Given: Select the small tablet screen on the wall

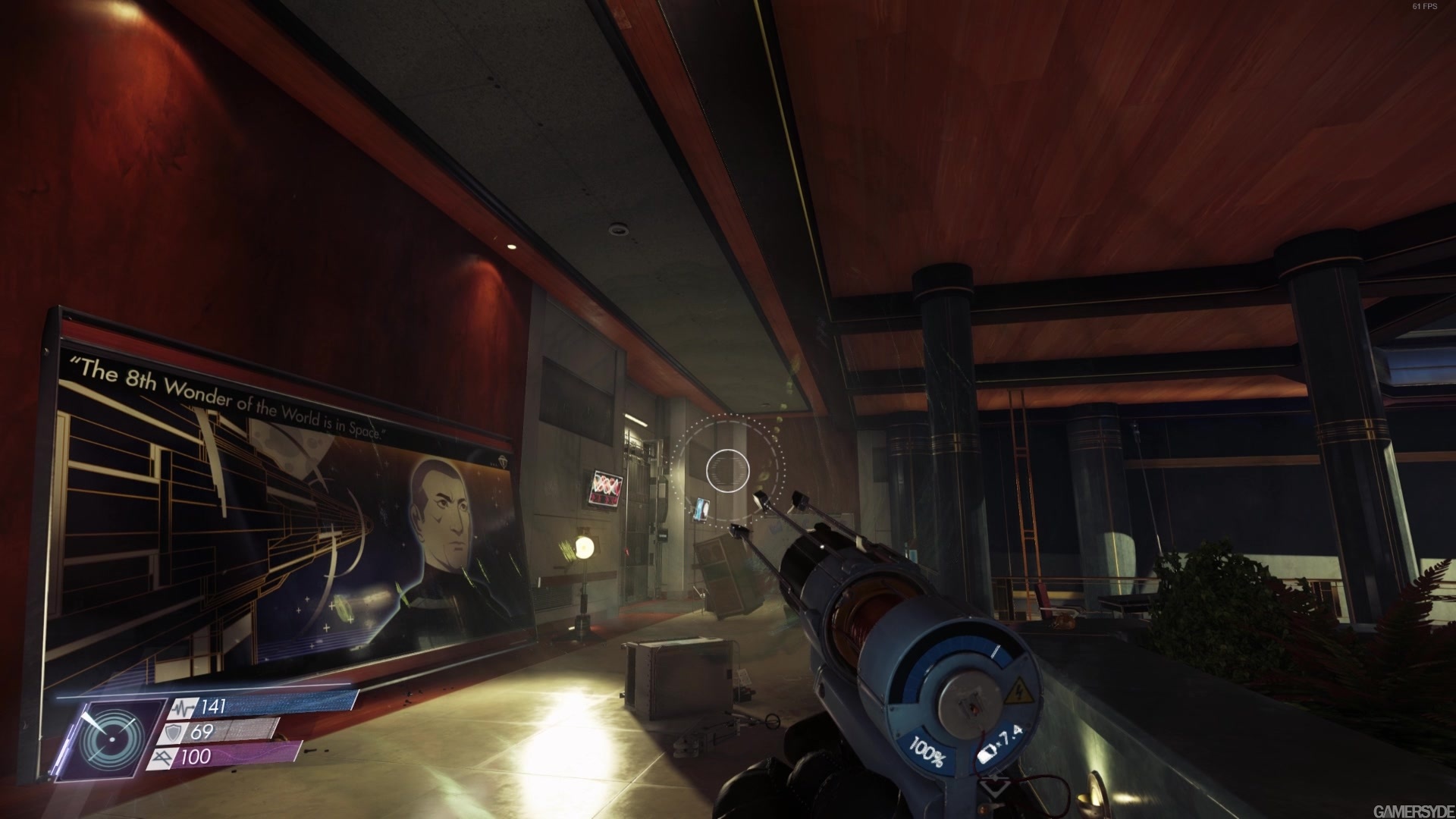Looking at the screenshot, I should click(x=701, y=509).
